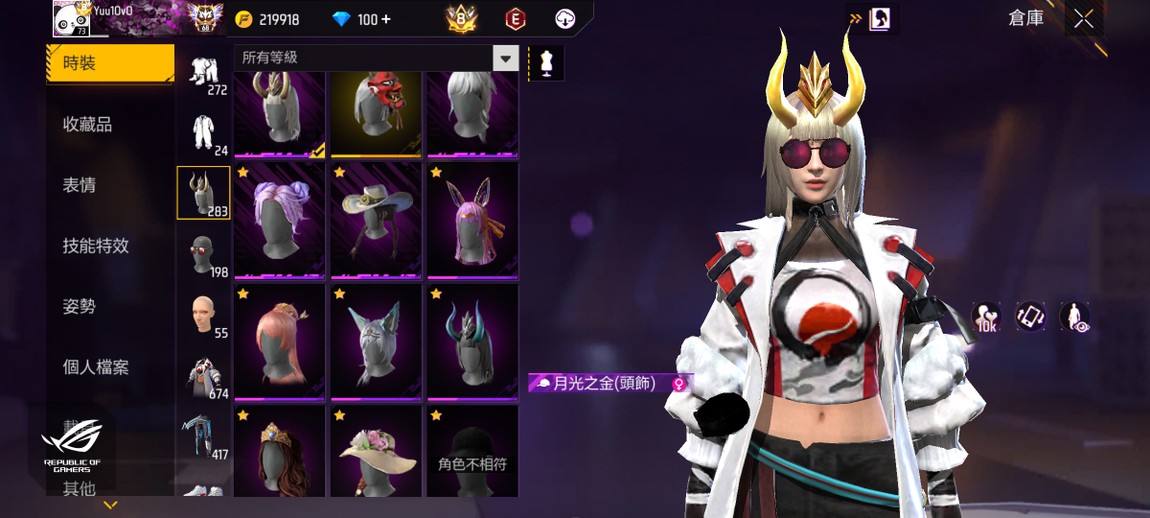Screen dimensions: 1150x518
Task: Select the 技能特效 tab
Action: [x=96, y=246]
